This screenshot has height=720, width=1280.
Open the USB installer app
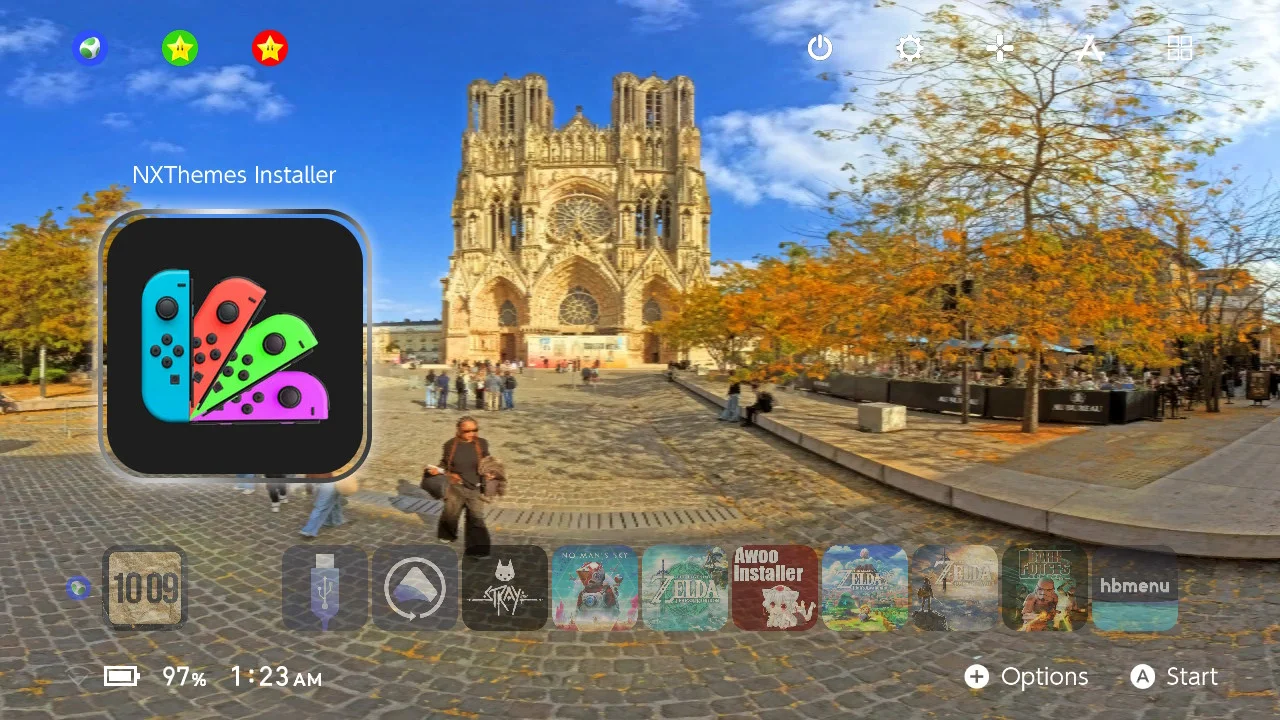[324, 588]
